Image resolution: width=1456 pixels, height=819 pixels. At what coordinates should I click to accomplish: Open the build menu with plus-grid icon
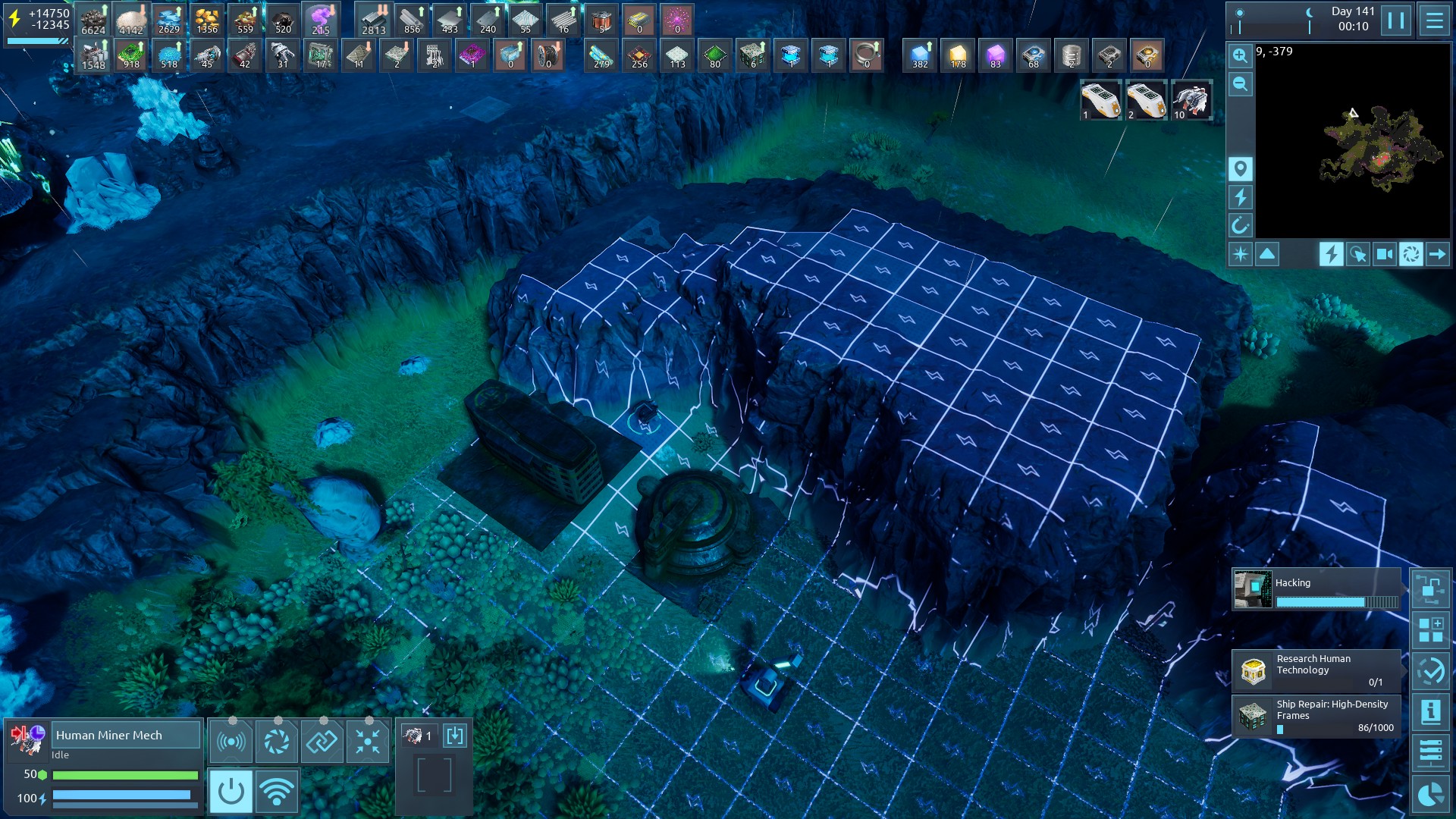[x=1431, y=629]
